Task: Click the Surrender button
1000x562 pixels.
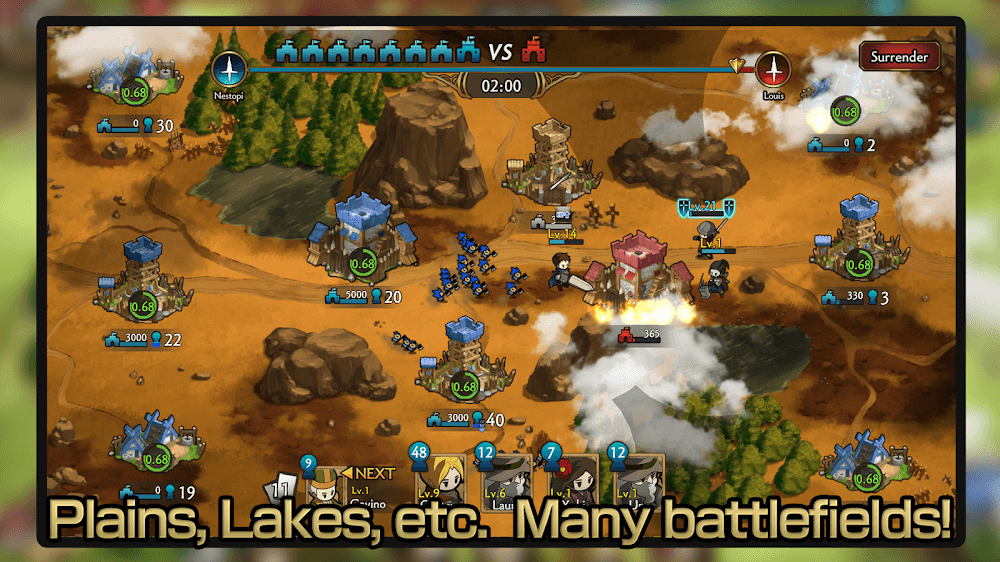Action: click(x=898, y=56)
